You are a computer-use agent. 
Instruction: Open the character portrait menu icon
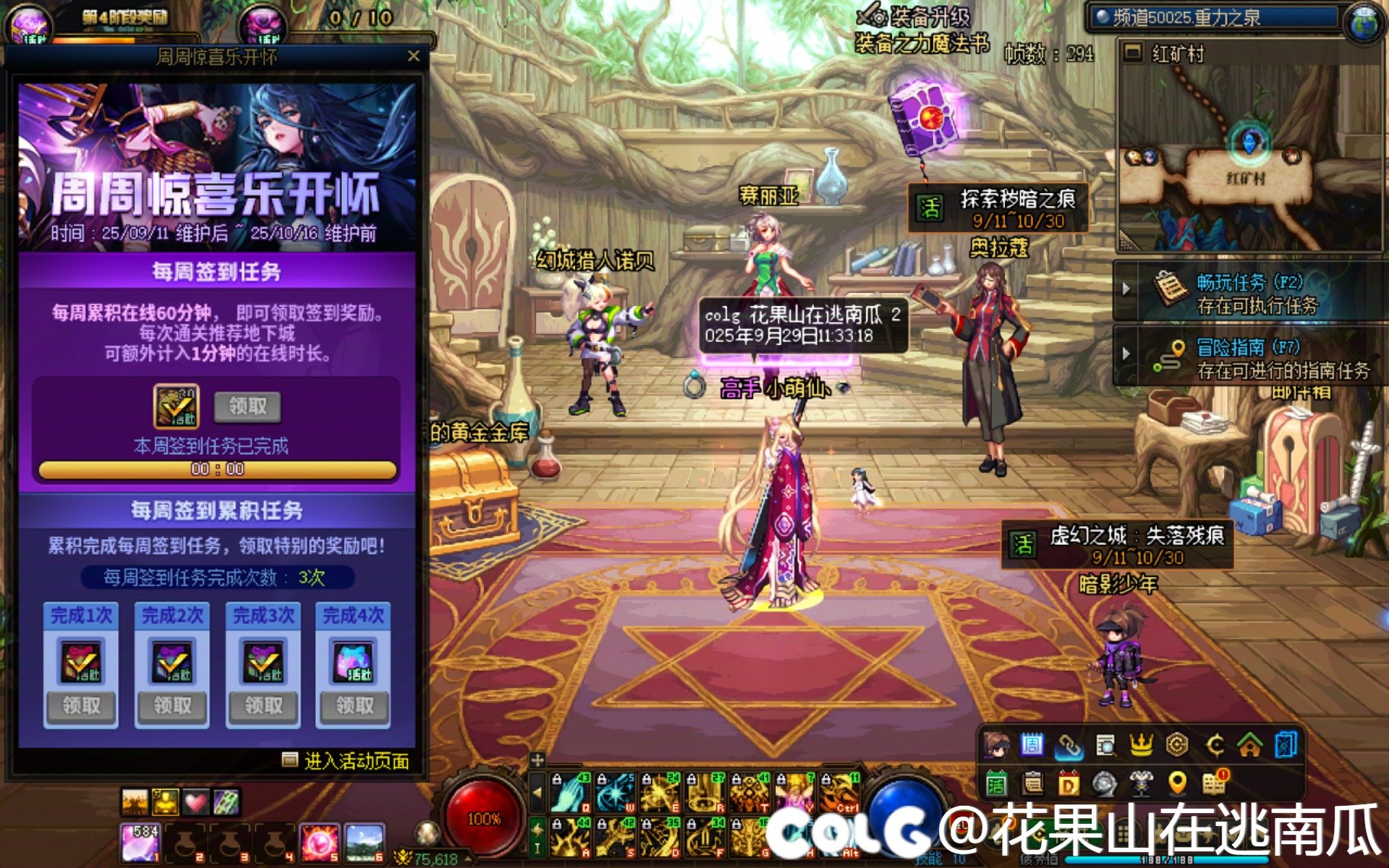pyautogui.click(x=996, y=745)
